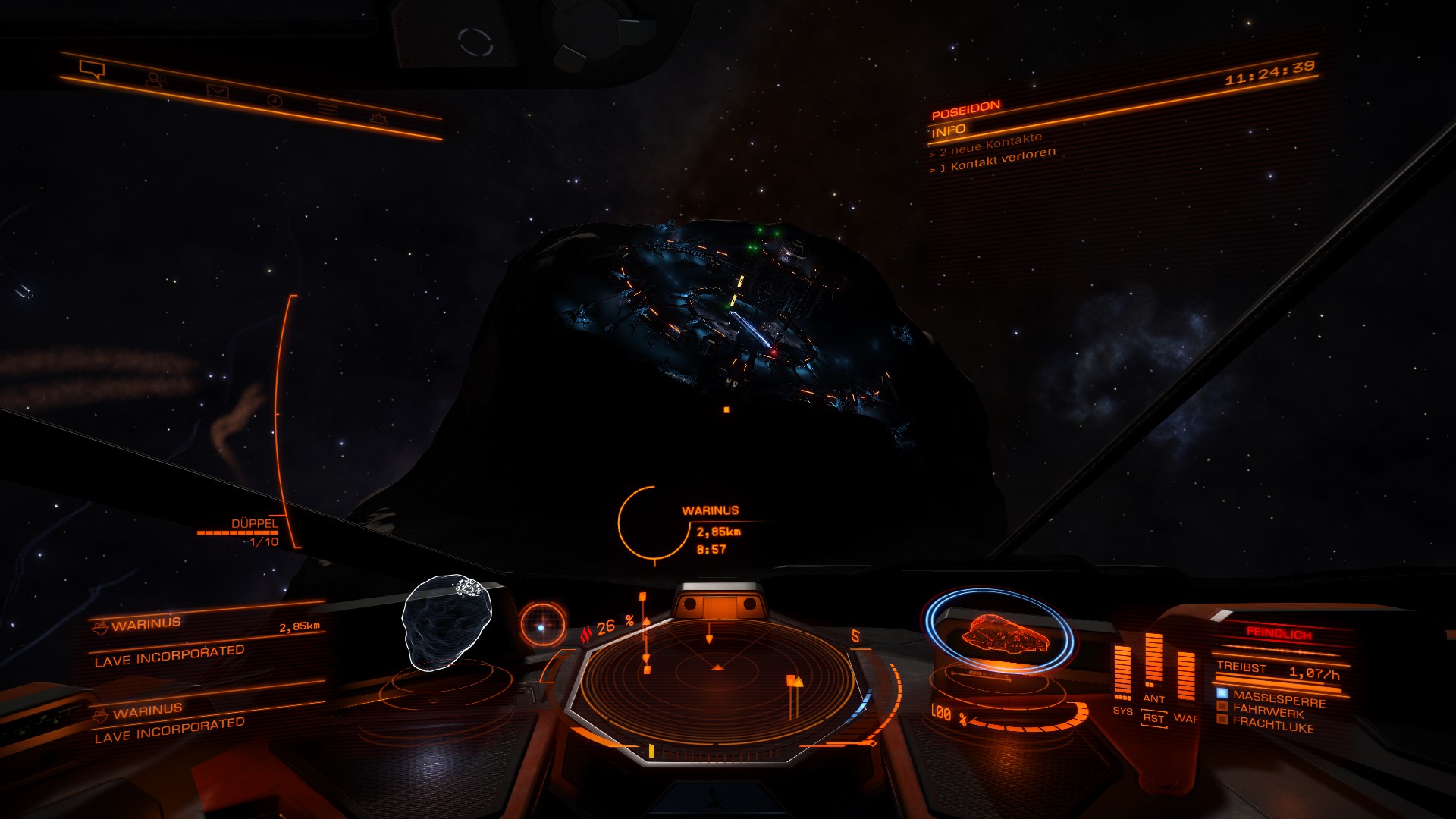Toggle the FRACHTLUKE cargo hatch indicator

(1272, 724)
